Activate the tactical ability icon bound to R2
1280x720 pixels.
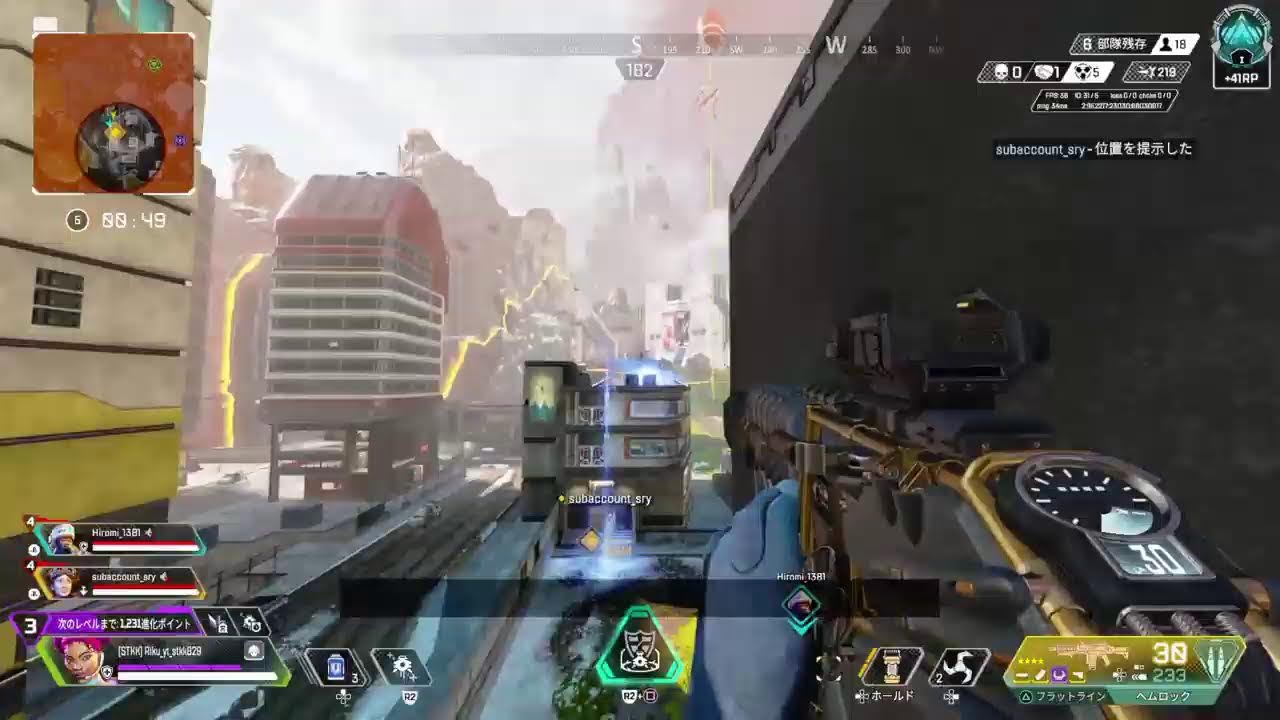pyautogui.click(x=403, y=665)
